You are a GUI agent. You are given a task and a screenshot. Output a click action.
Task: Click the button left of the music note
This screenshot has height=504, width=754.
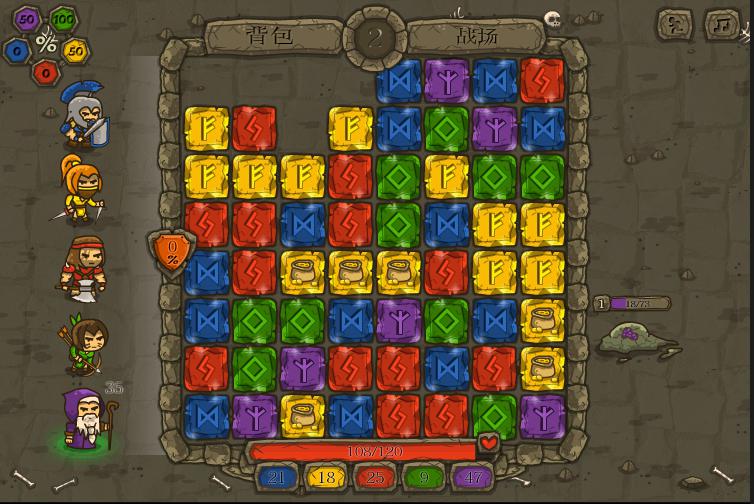pyautogui.click(x=675, y=24)
